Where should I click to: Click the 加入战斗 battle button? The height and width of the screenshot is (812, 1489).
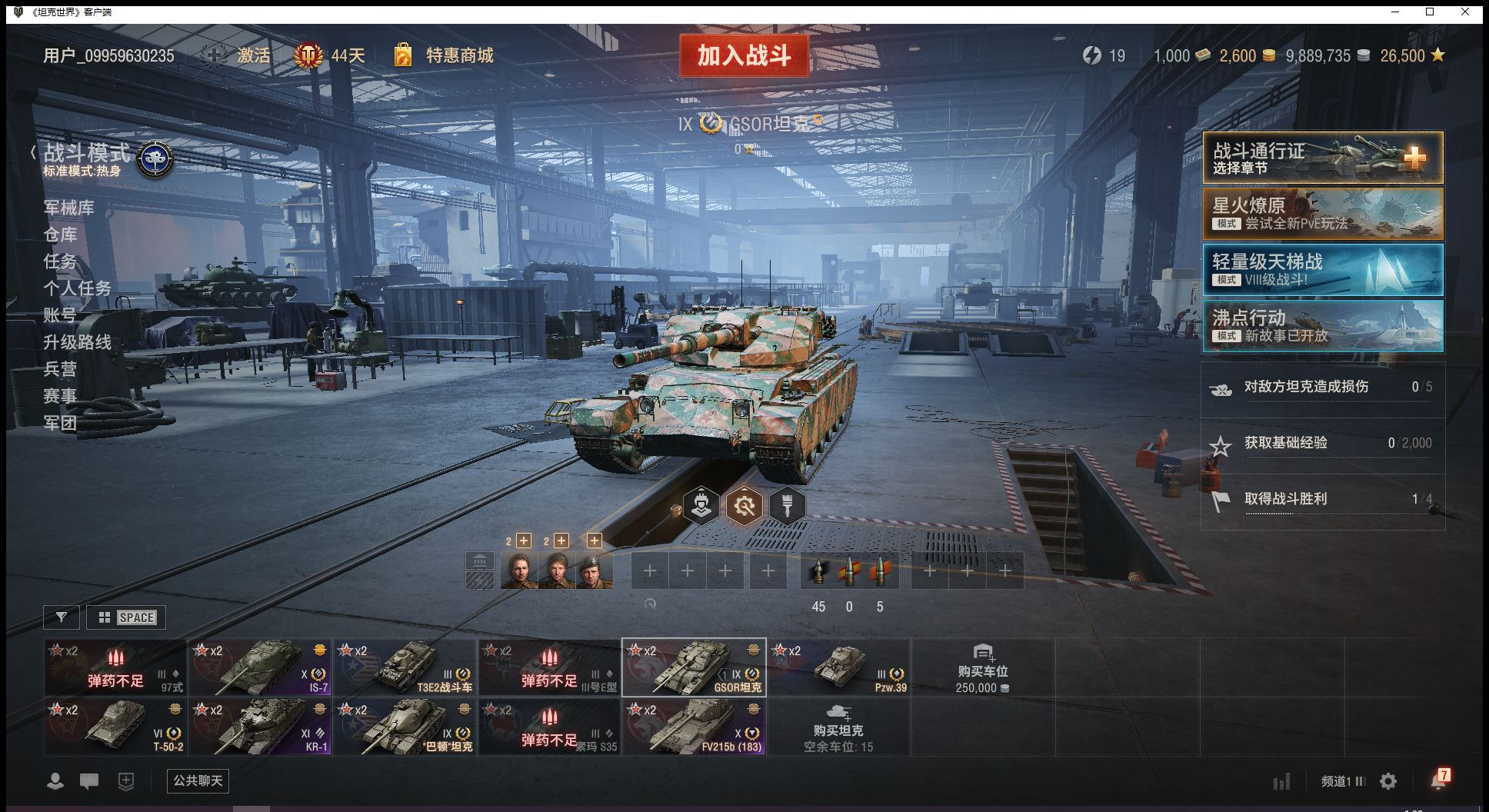coord(744,55)
